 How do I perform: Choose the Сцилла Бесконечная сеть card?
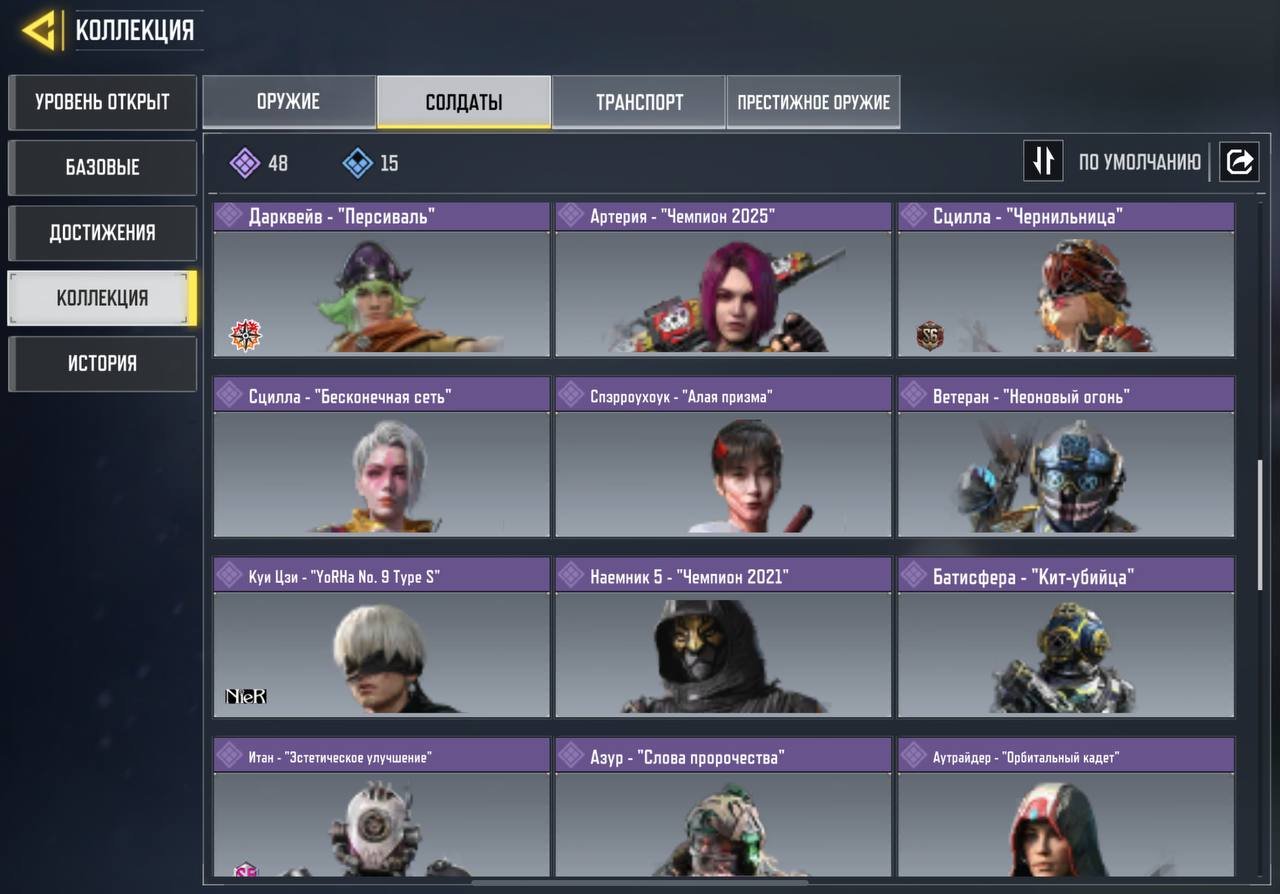click(x=381, y=457)
